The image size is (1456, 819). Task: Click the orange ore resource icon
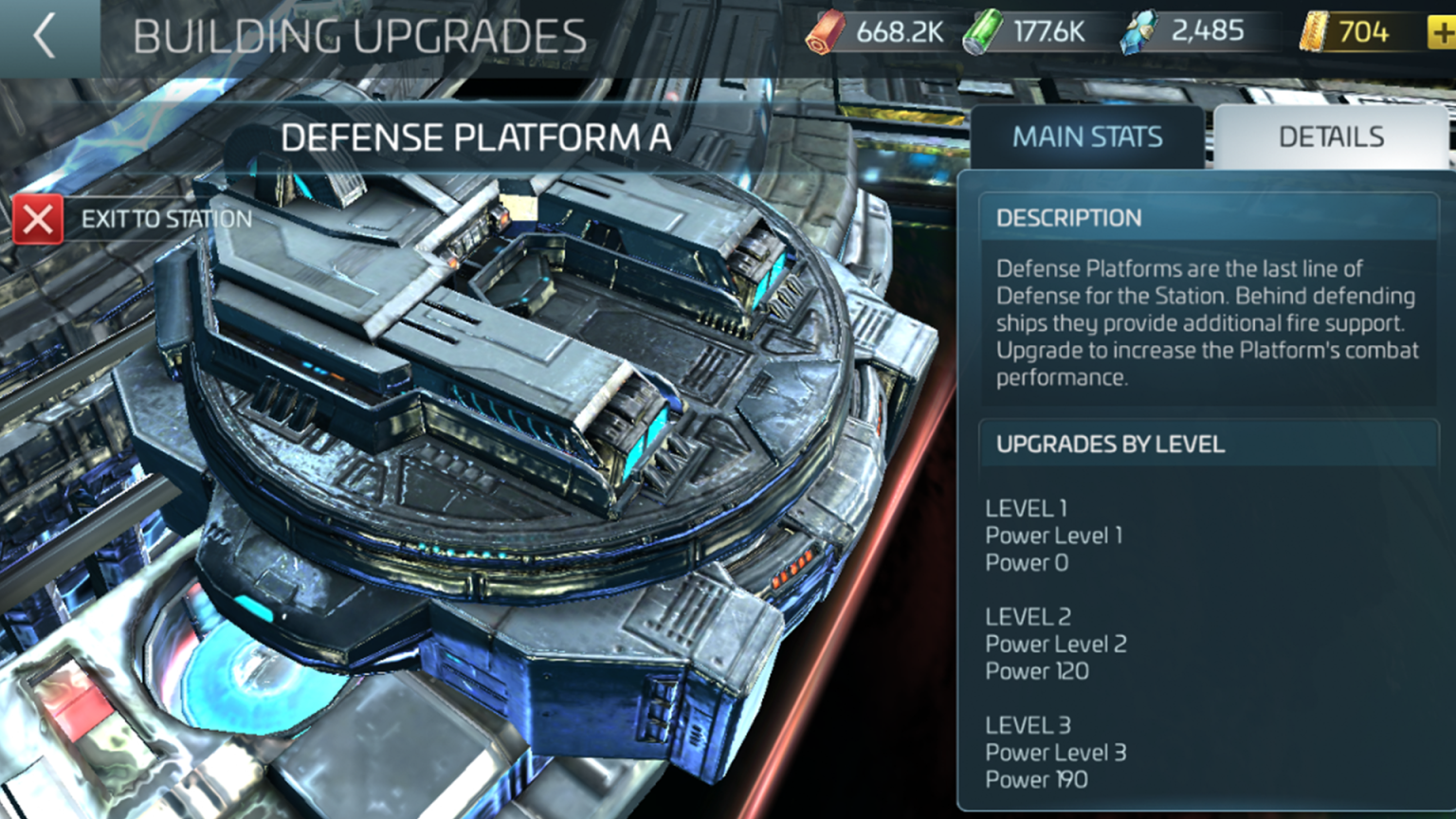828,29
